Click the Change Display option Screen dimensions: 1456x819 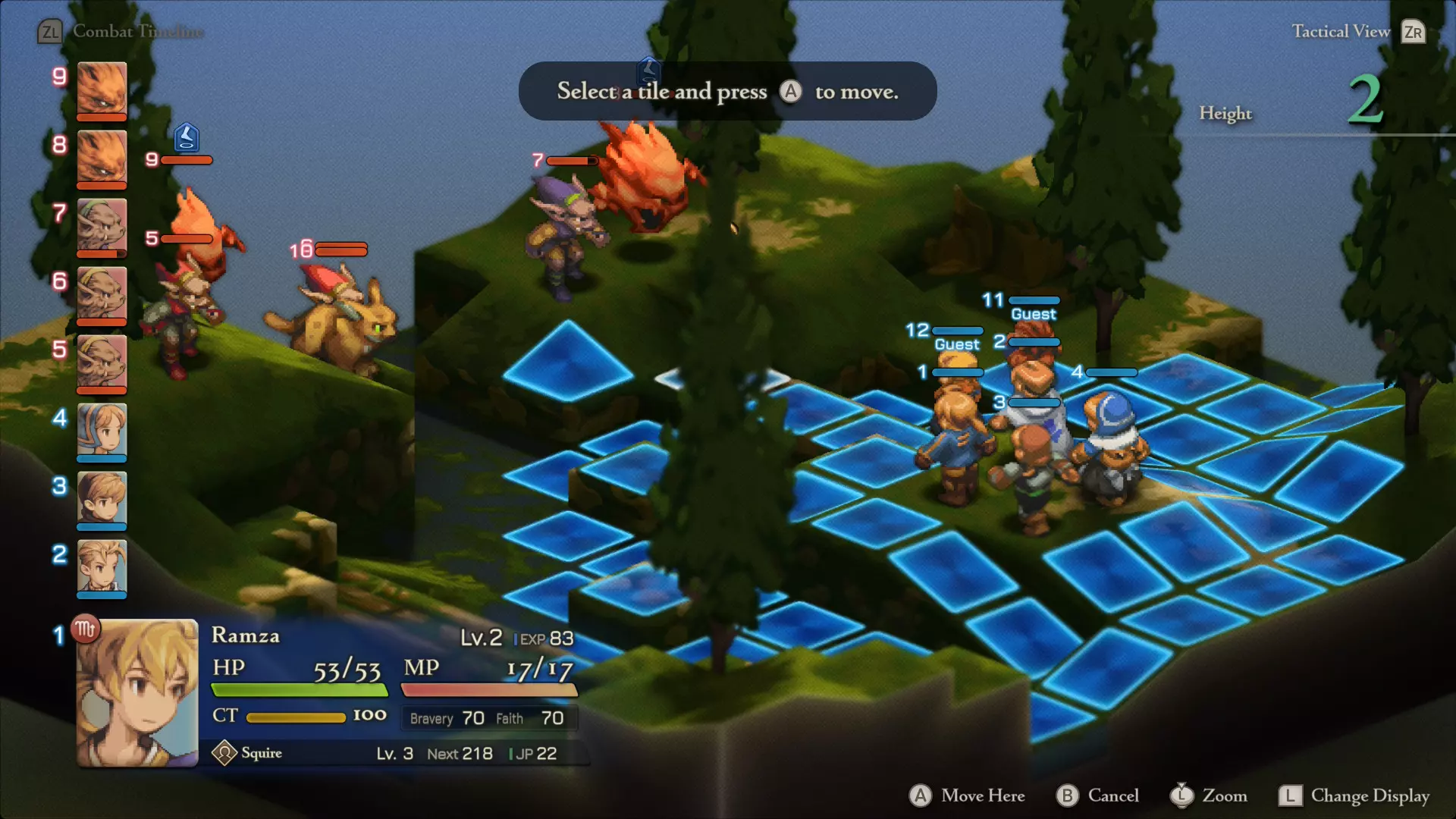point(1354,795)
